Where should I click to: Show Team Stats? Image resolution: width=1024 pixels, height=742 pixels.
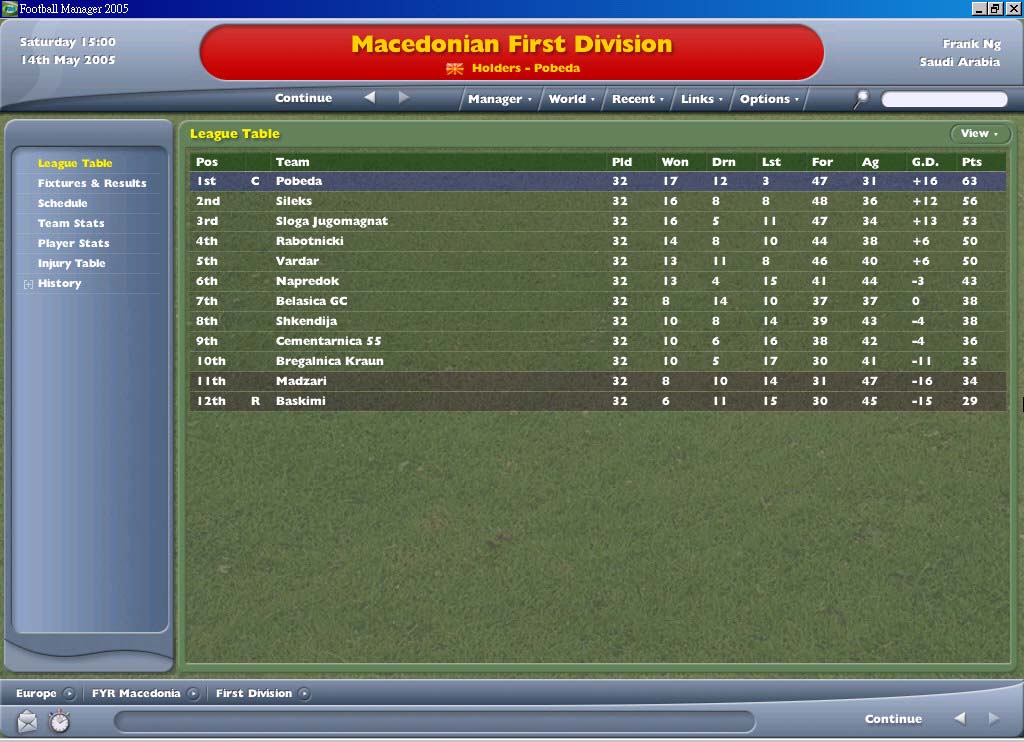click(x=71, y=223)
